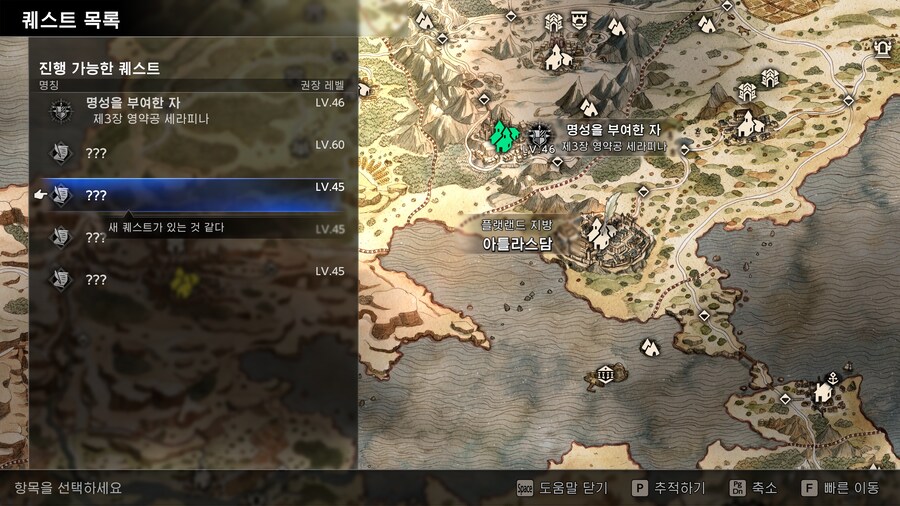
Task: Select the 명성을 부여한 자 quest emblem on the map
Action: tap(539, 133)
